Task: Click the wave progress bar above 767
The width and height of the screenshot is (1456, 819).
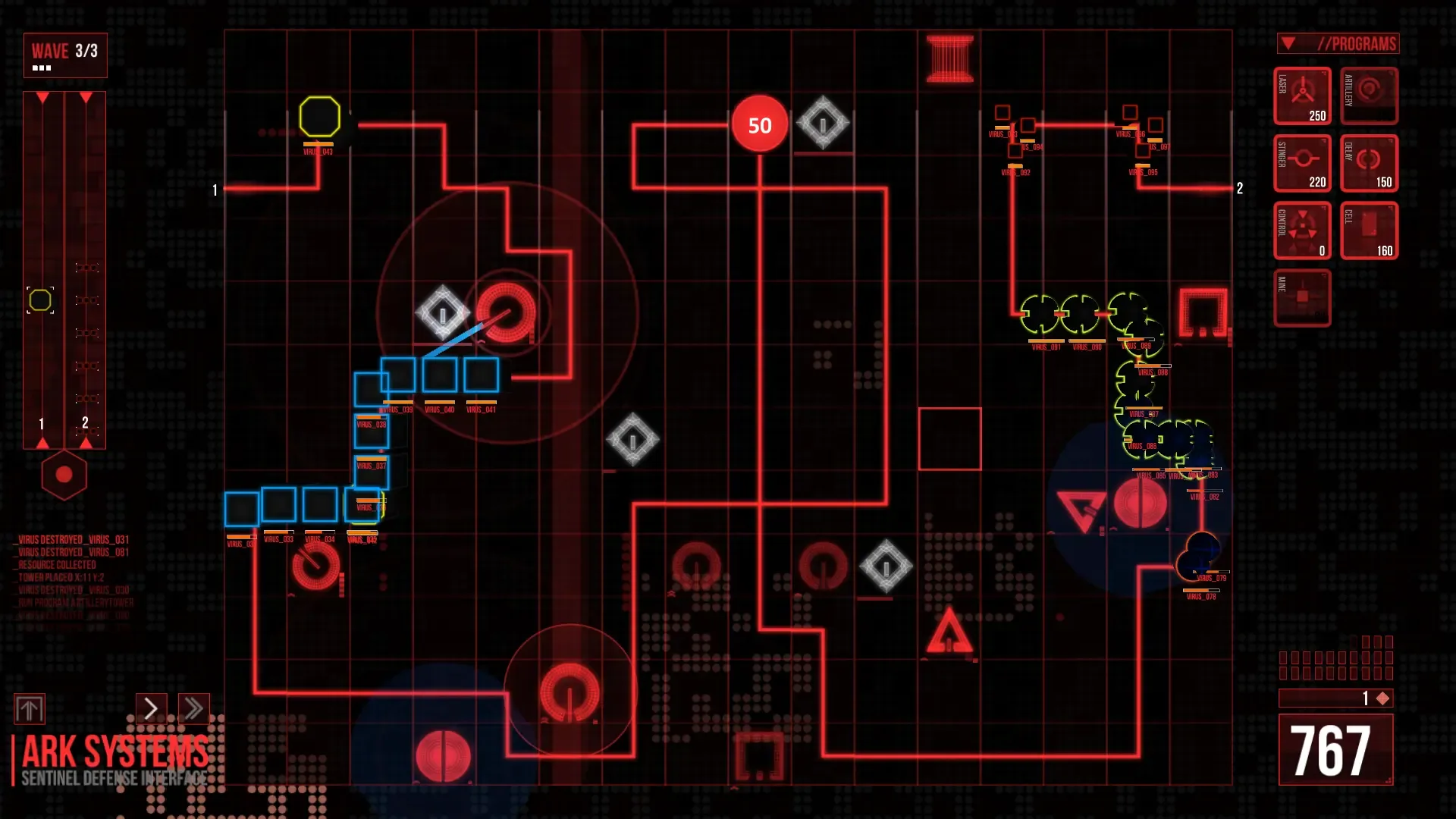Action: click(1335, 698)
